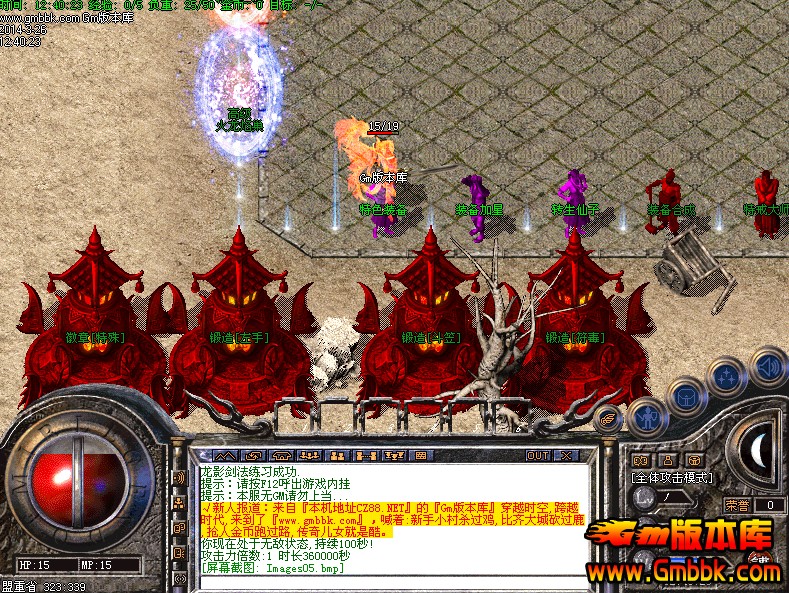The width and height of the screenshot is (789, 593).
Task: Click the OUT button above the chat
Action: click(x=538, y=455)
